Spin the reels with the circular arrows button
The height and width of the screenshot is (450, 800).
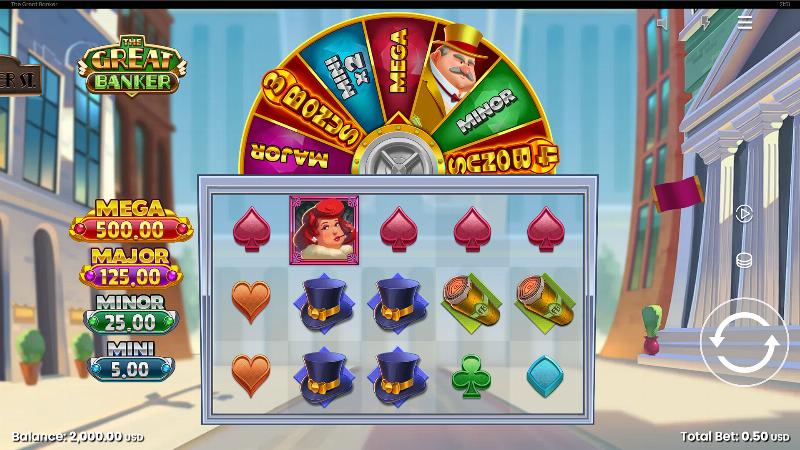click(744, 342)
